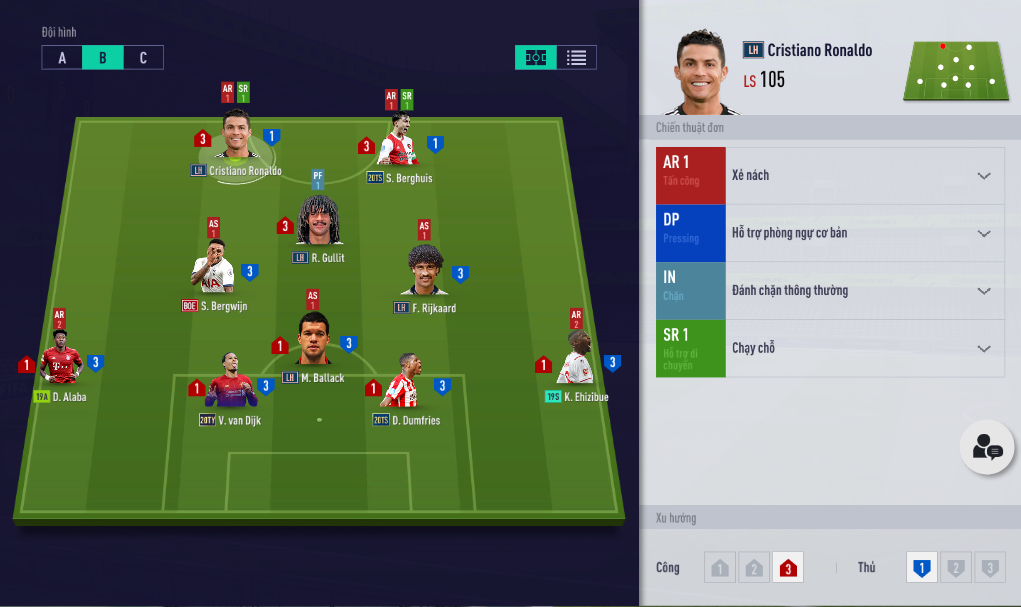Select M. Ballack on the formation
The image size is (1021, 607).
[x=314, y=342]
